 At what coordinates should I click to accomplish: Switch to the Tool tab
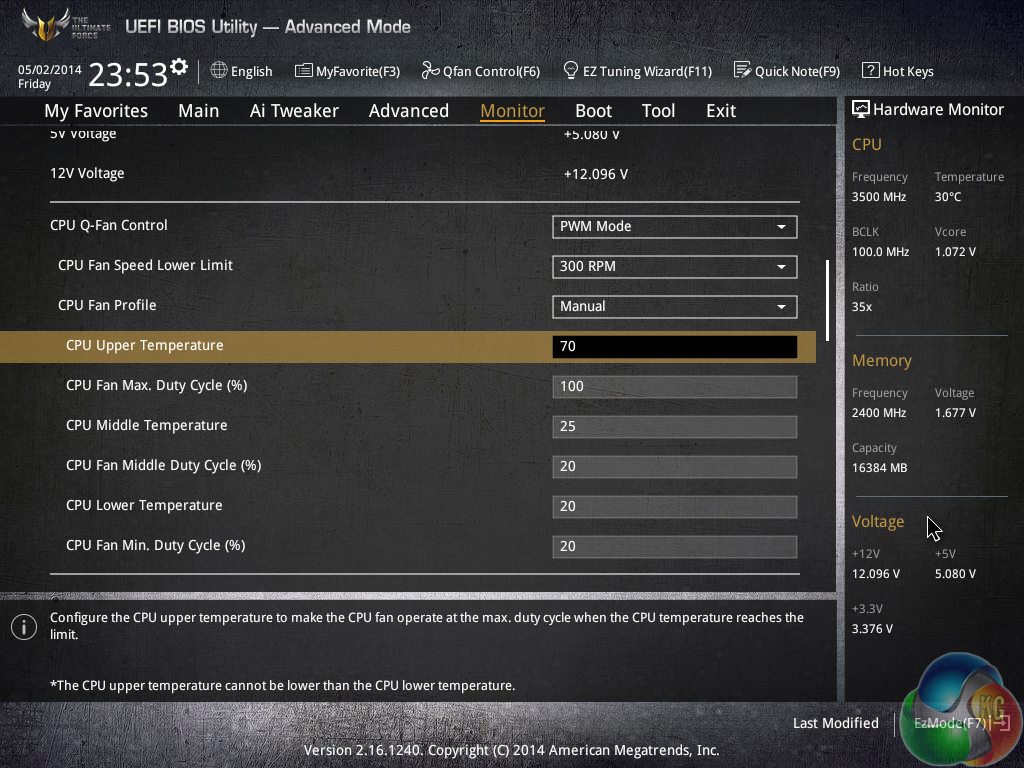(658, 111)
